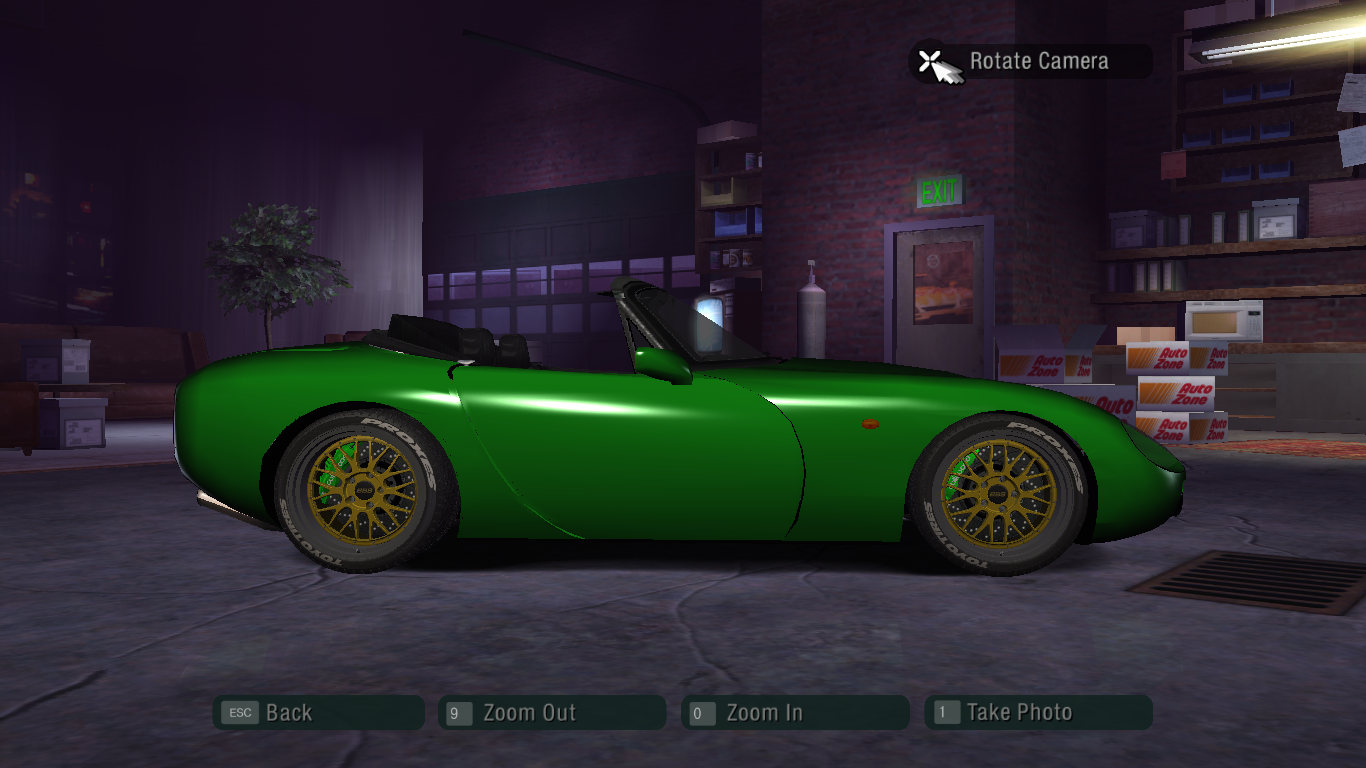
Task: Go back with the Back button
Action: pos(318,713)
